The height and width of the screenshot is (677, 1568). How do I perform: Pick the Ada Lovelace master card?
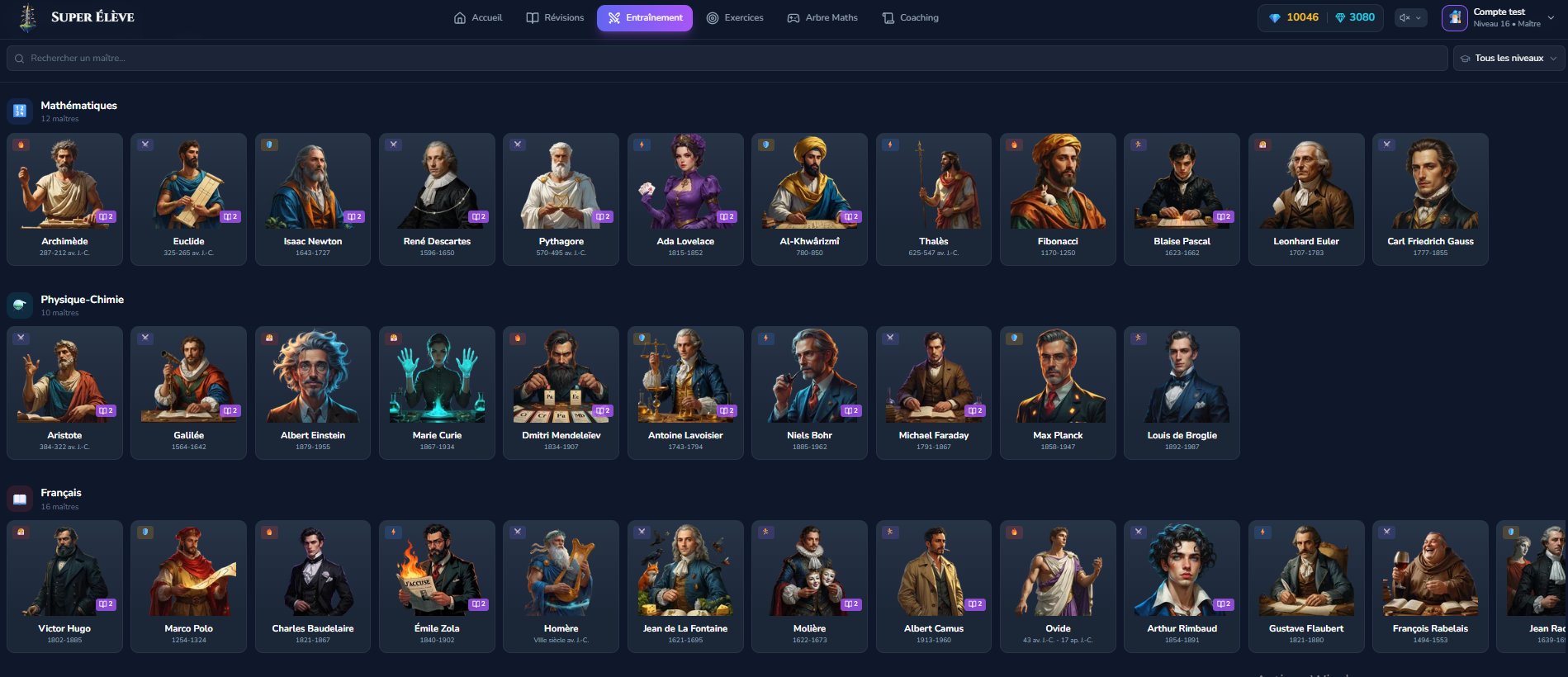point(685,198)
